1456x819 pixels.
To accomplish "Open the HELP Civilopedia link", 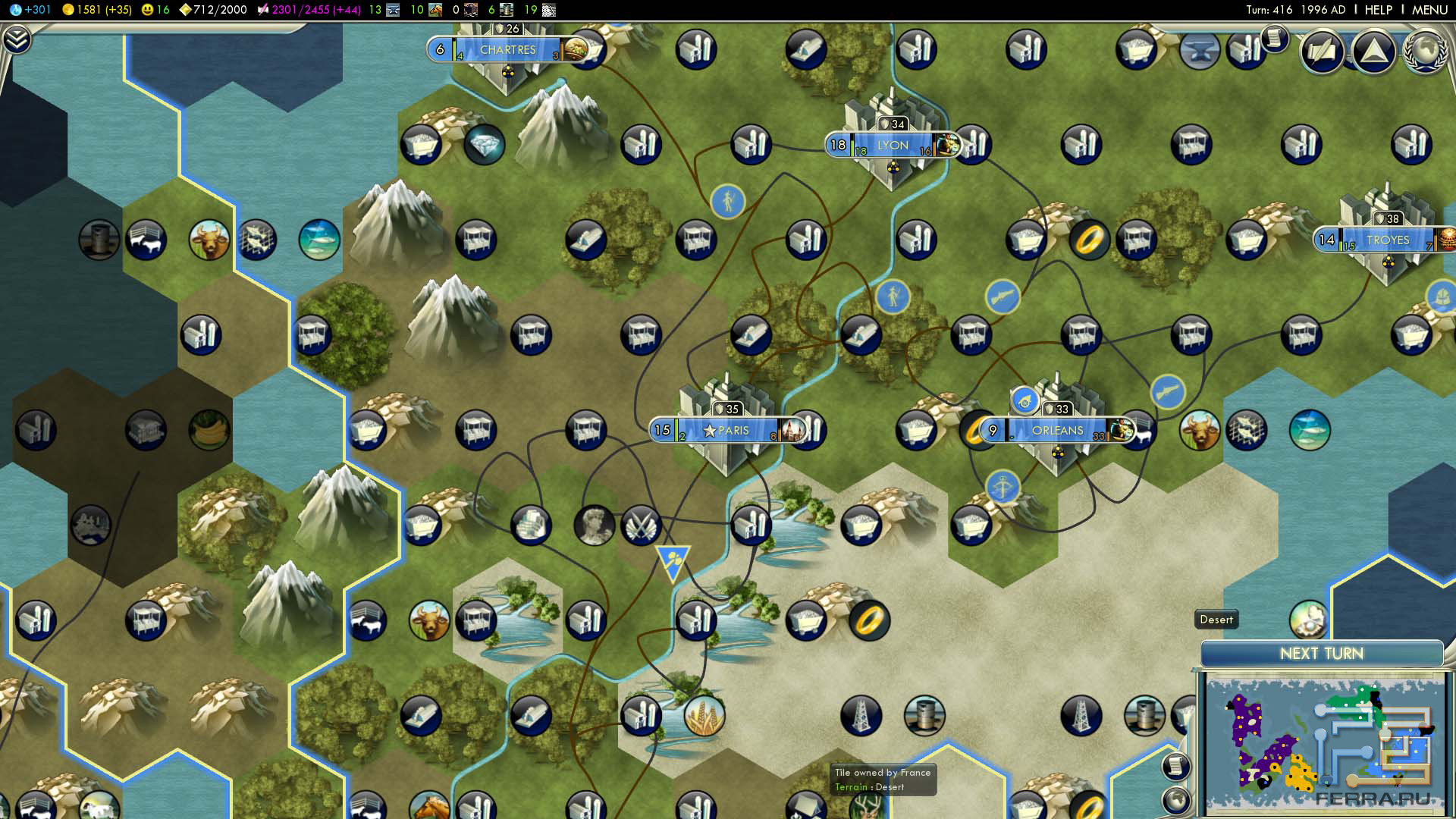I will point(1378,10).
